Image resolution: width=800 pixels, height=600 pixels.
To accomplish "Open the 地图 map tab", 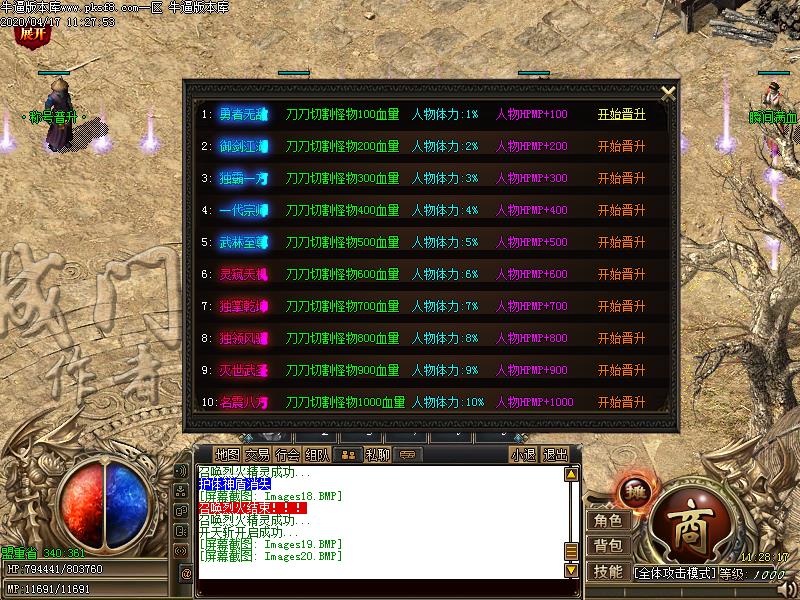I will 227,454.
